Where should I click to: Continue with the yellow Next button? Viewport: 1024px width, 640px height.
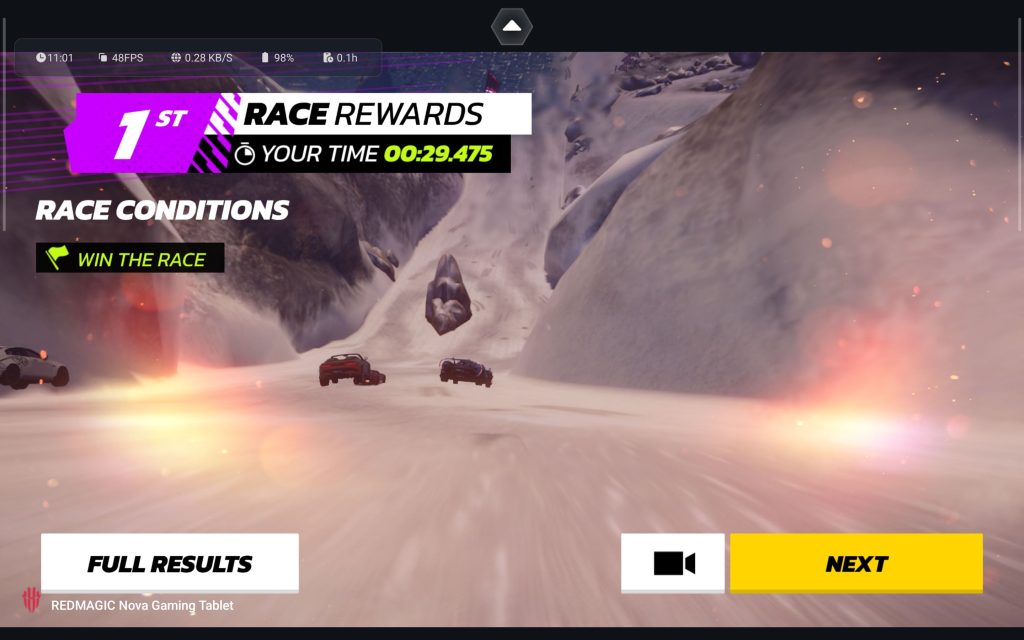[x=856, y=563]
